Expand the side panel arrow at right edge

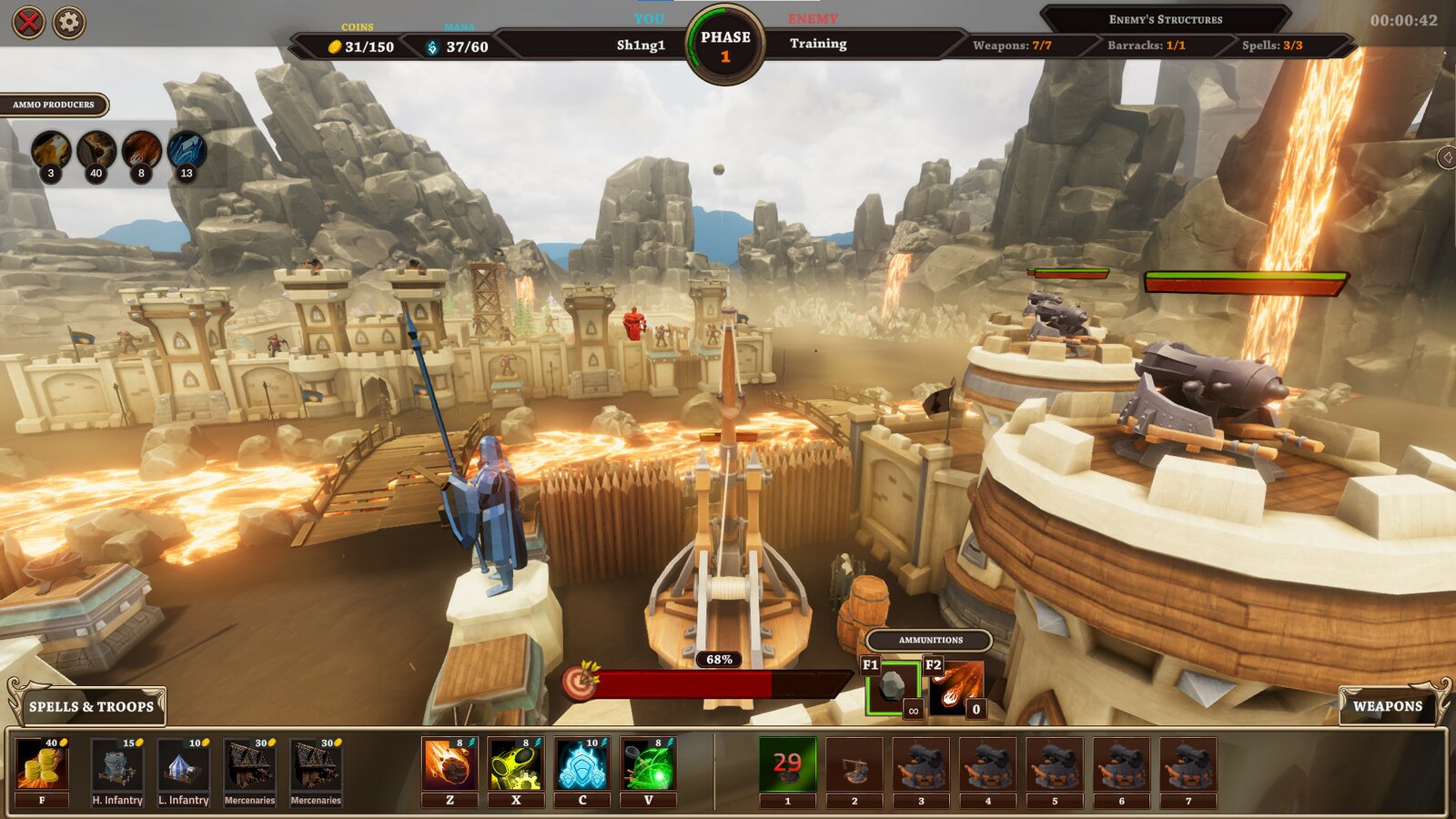[x=1447, y=157]
